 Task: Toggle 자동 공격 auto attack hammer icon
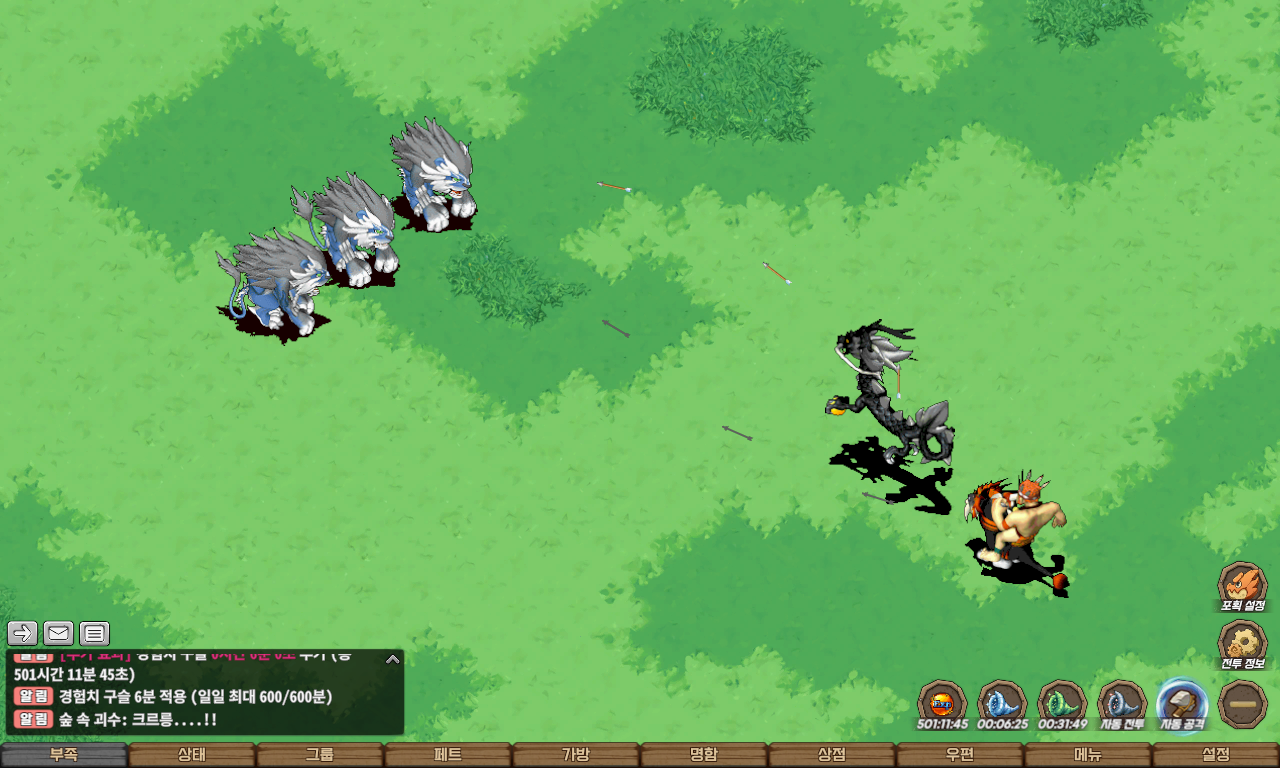(x=1182, y=702)
